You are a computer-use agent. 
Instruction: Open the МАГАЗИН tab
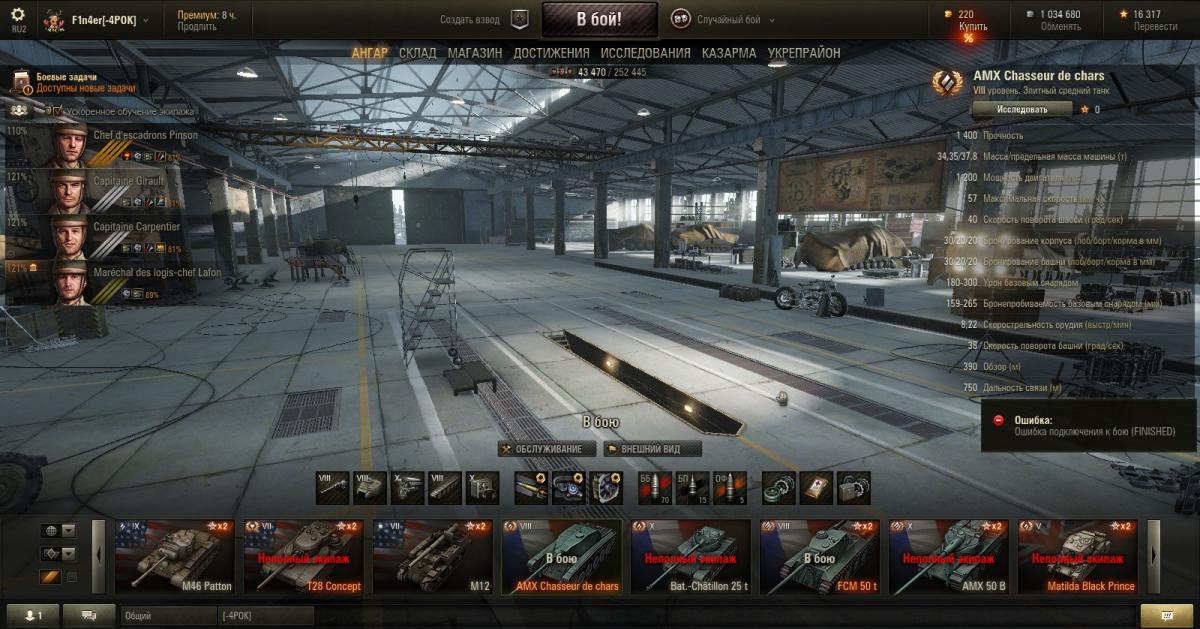pos(475,53)
